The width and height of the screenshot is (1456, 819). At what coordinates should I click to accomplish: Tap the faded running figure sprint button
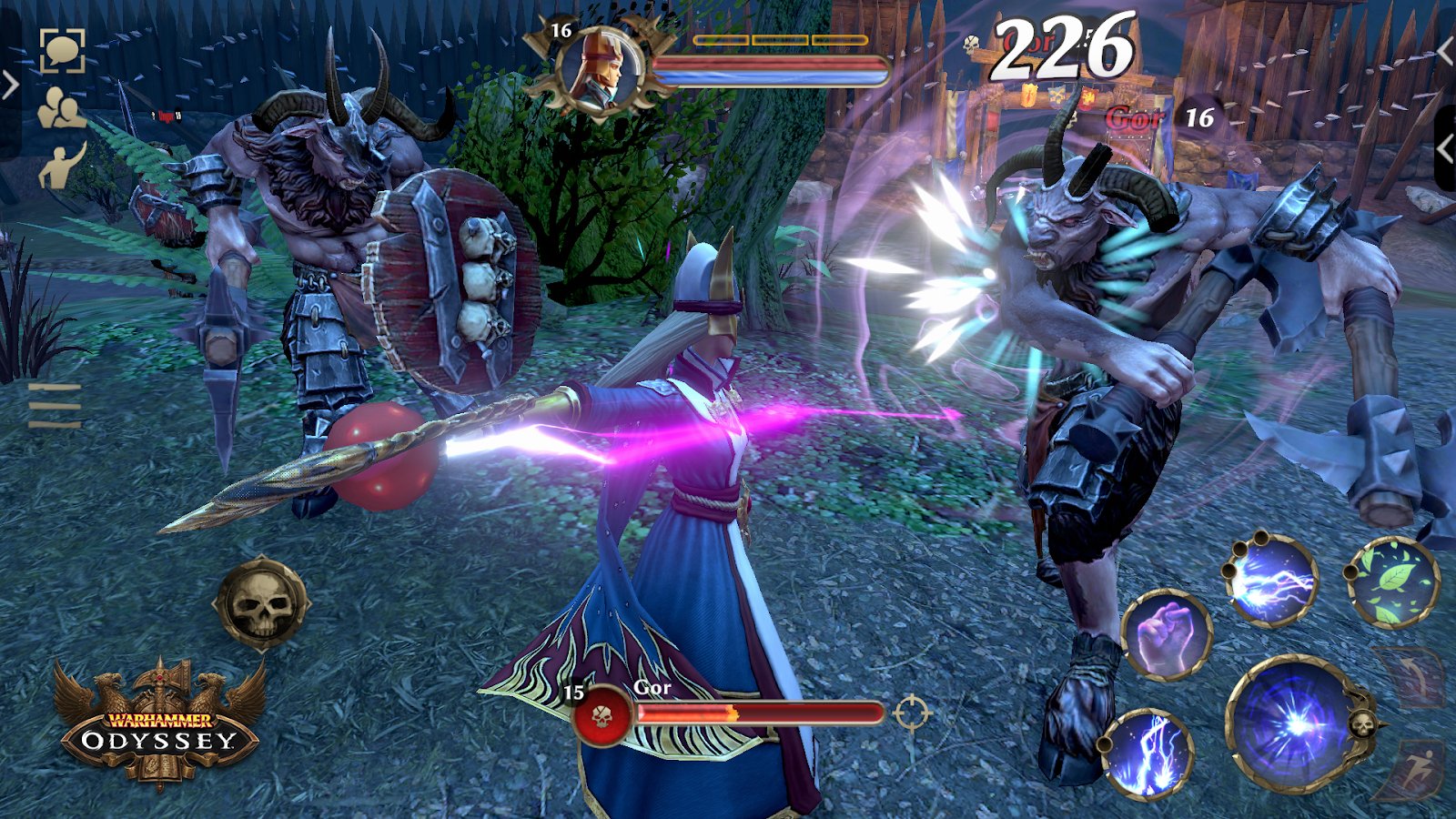click(1417, 771)
